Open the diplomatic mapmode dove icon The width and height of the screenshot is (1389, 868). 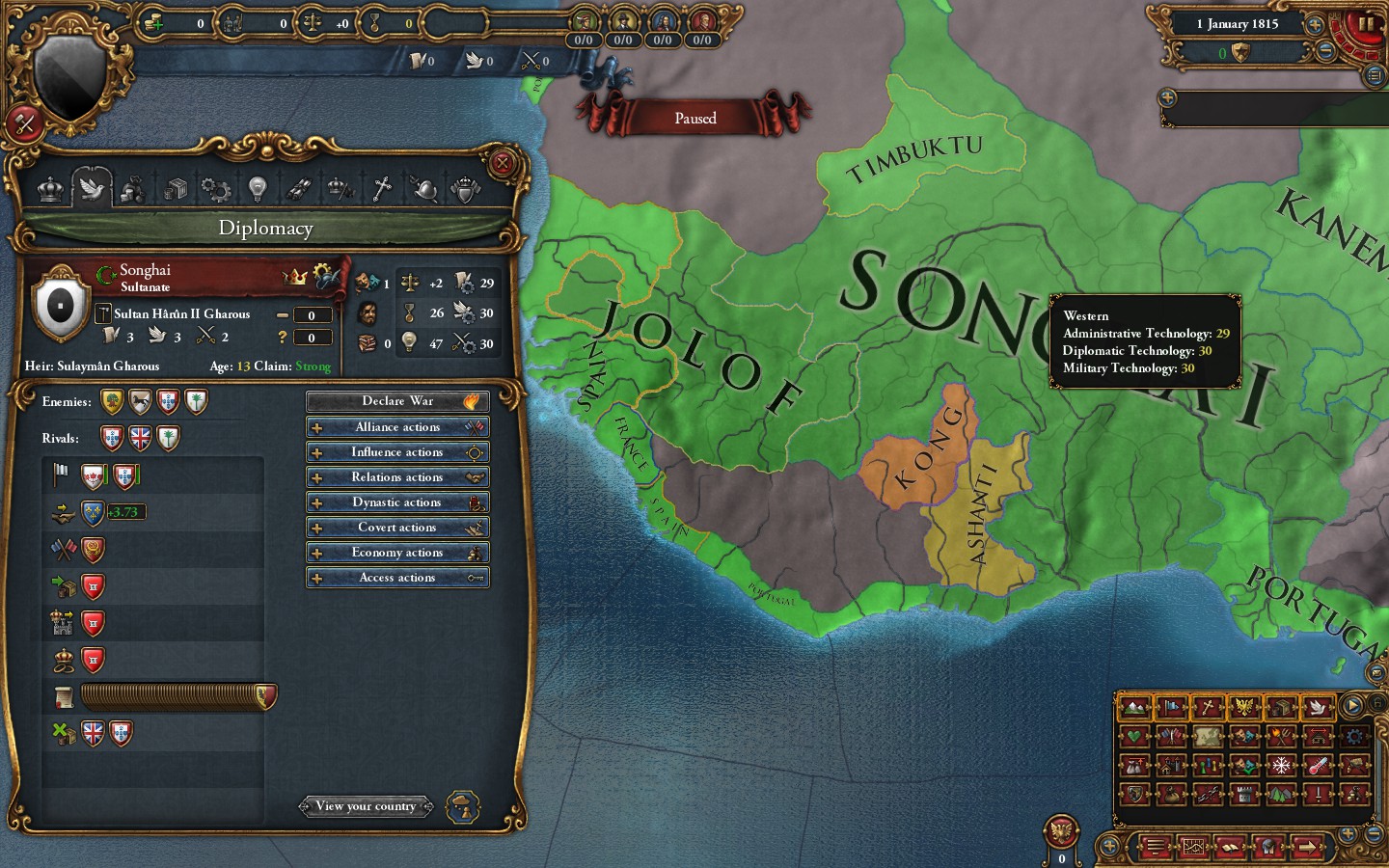(1319, 707)
